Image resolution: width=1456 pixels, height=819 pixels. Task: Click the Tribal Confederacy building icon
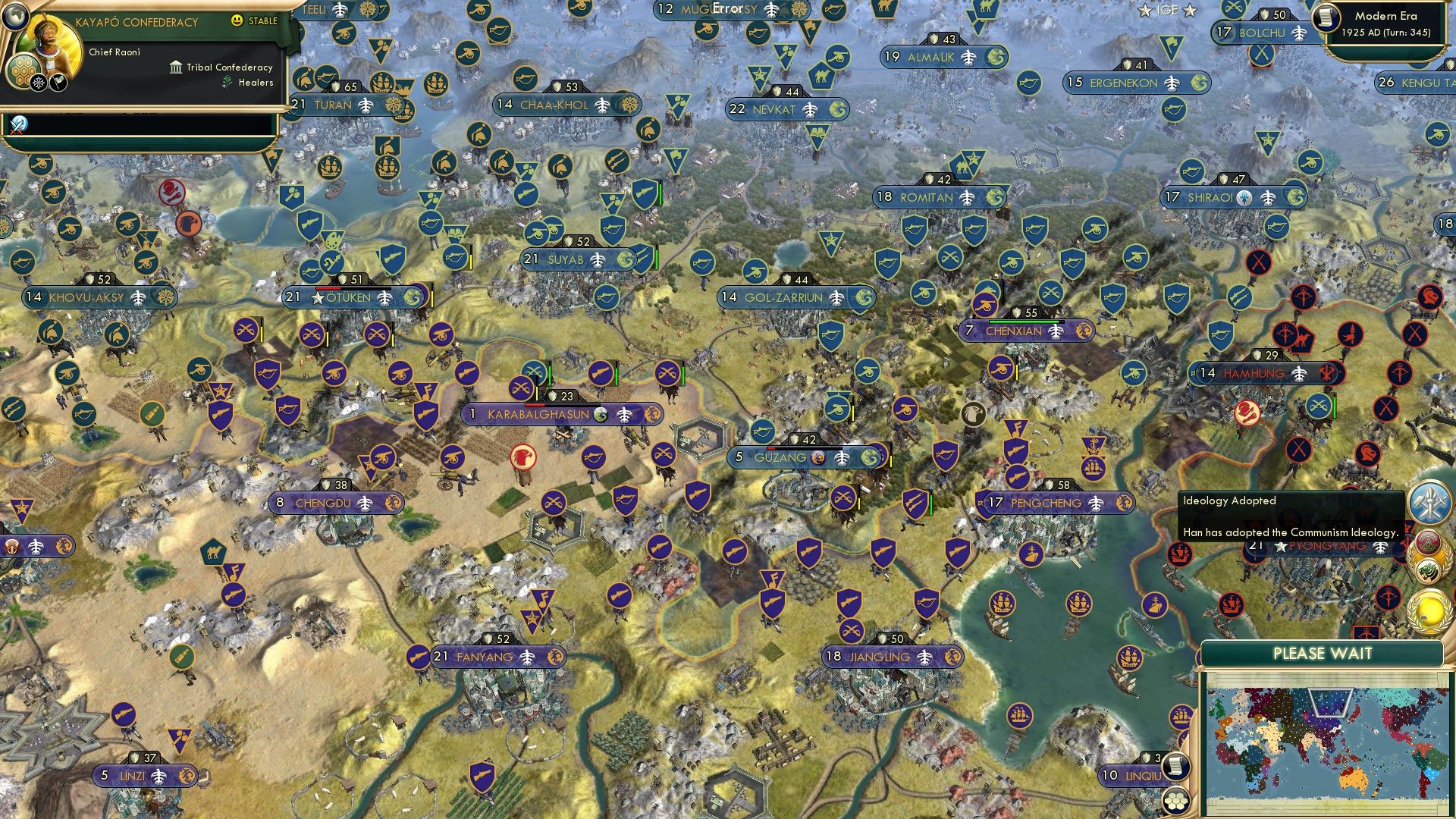click(x=176, y=67)
